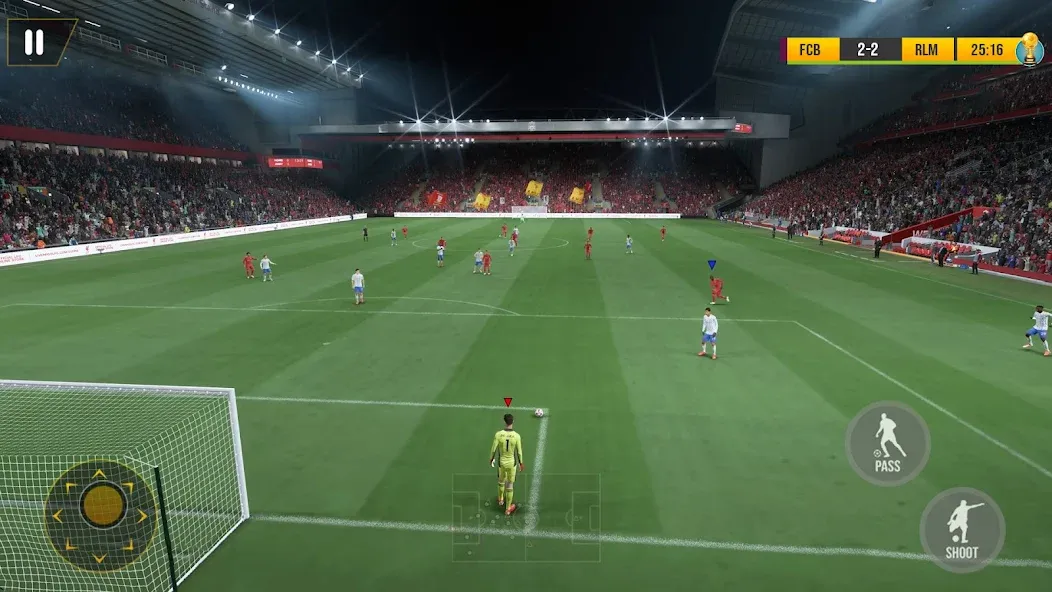Hit the Shoot action button

point(962,529)
